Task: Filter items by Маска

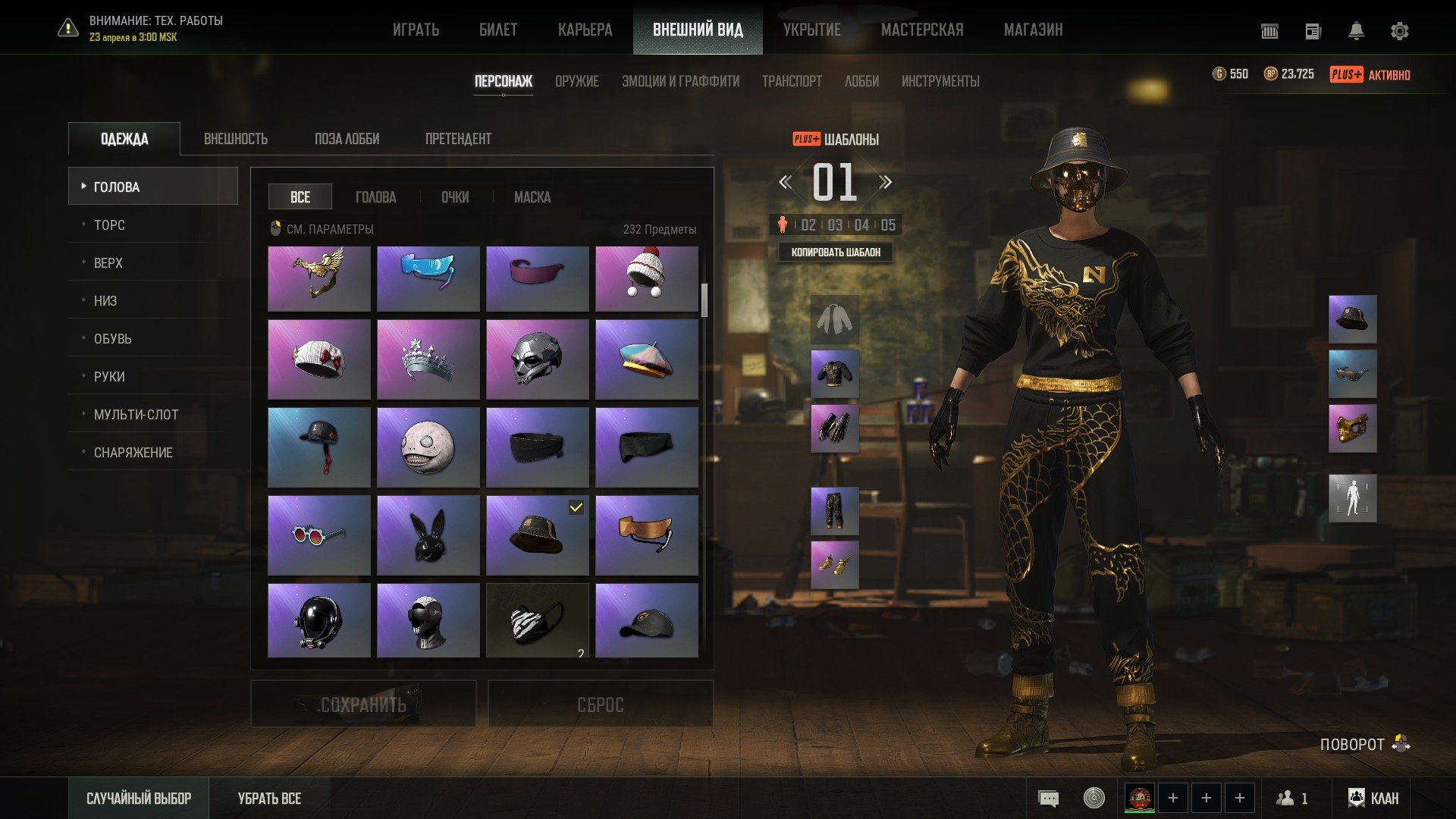Action: 532,197
